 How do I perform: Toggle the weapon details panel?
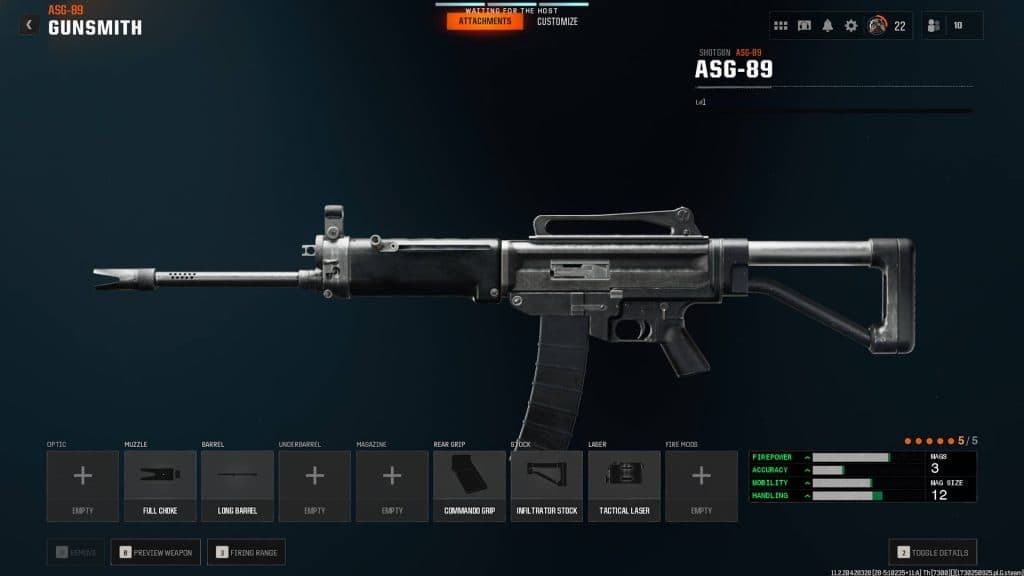933,551
